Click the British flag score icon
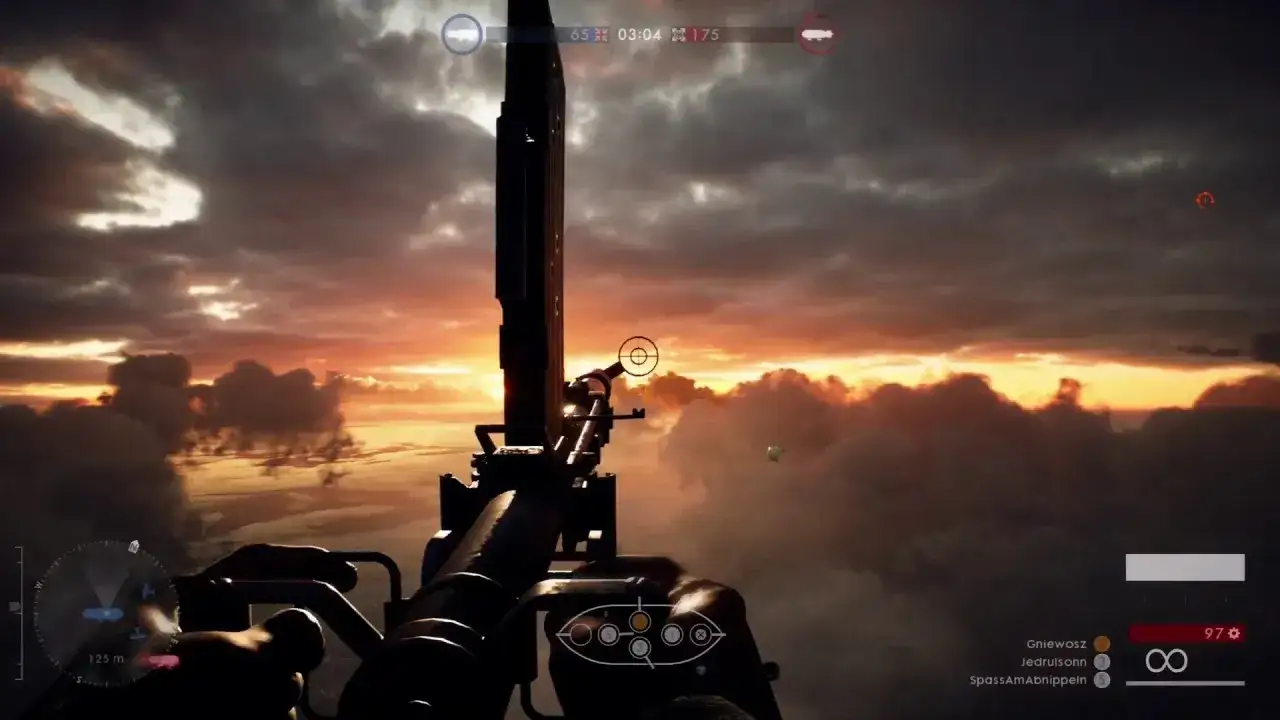1280x720 pixels. pos(600,35)
